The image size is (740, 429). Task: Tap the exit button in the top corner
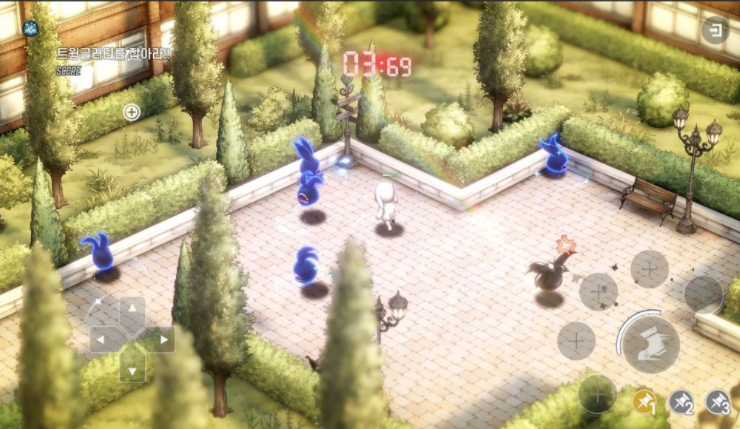coord(714,30)
